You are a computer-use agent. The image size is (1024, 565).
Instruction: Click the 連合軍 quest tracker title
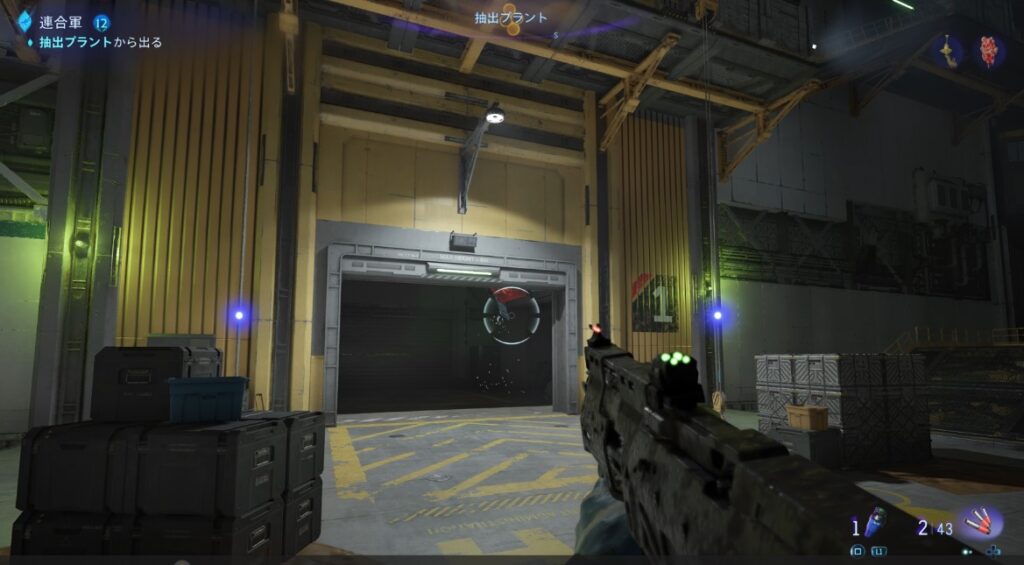coord(61,23)
